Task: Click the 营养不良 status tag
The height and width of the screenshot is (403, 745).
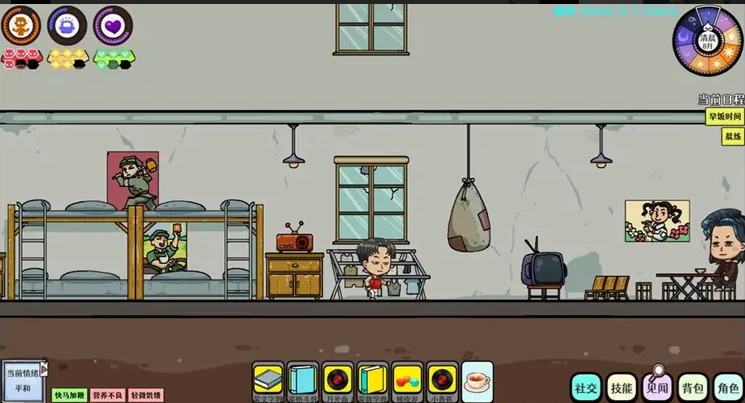Action: [x=108, y=395]
